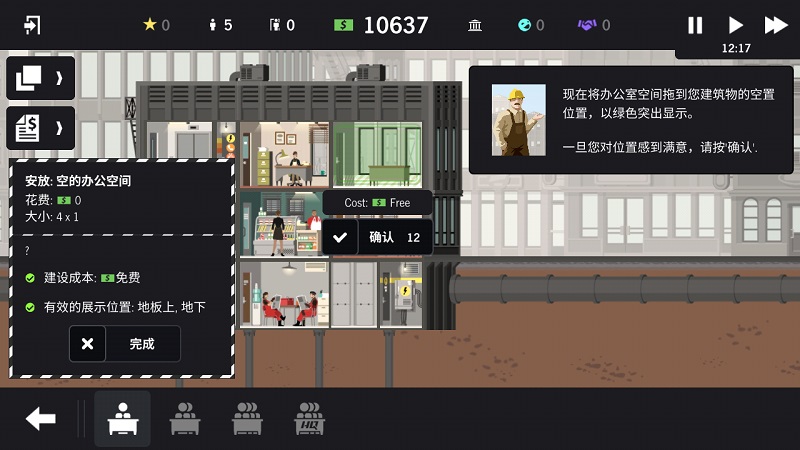Screen dimensions: 800x450
Task: Resume normal play speed
Action: tap(736, 25)
